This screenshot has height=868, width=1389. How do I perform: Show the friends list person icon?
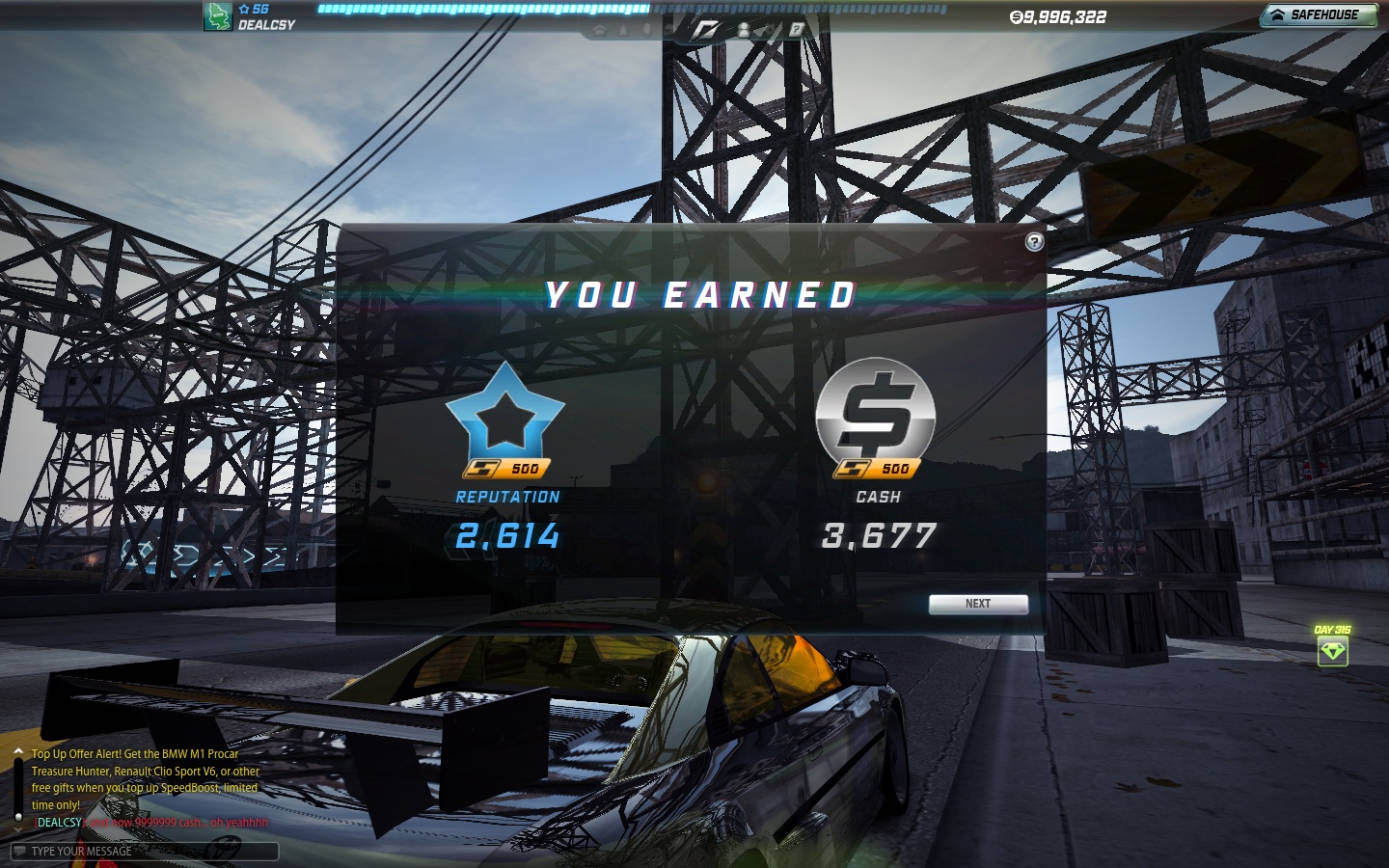[744, 30]
